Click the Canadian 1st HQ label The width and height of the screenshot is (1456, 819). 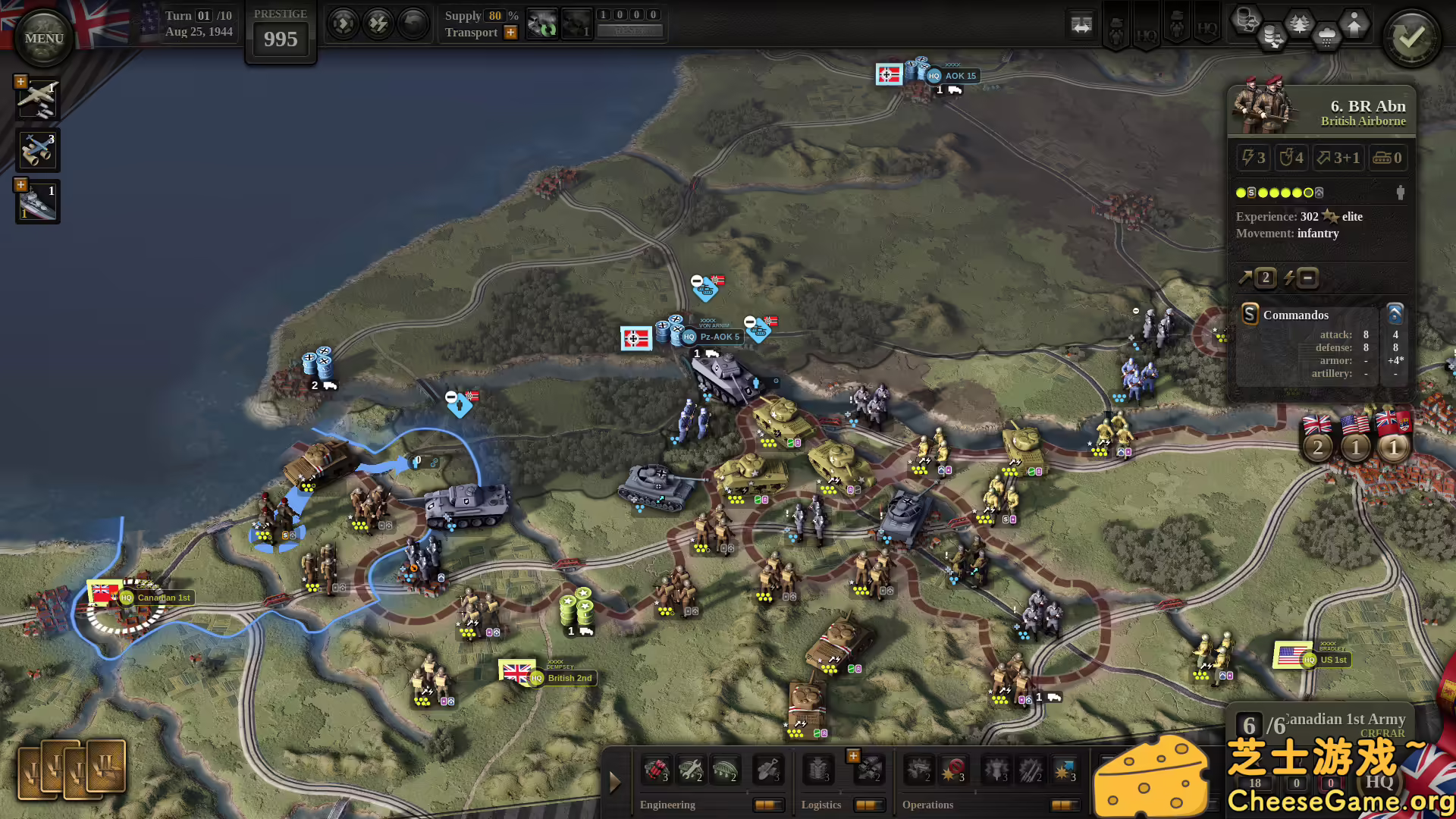pos(162,598)
